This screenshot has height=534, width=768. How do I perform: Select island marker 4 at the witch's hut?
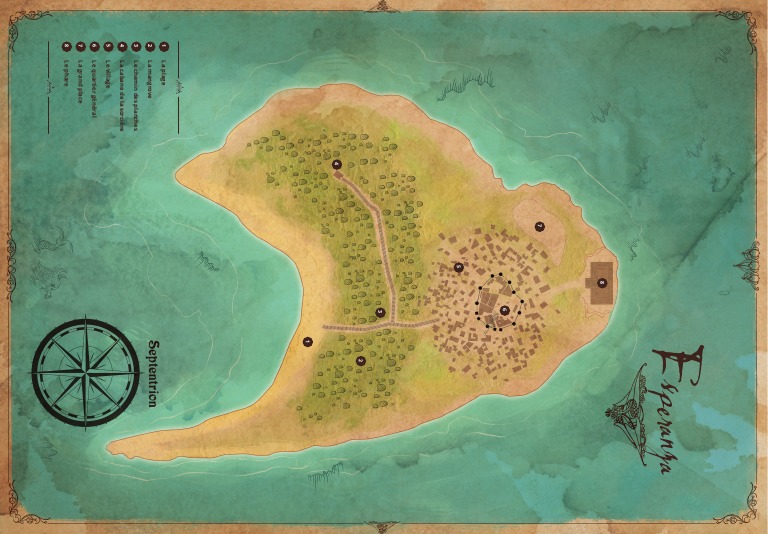click(x=336, y=164)
